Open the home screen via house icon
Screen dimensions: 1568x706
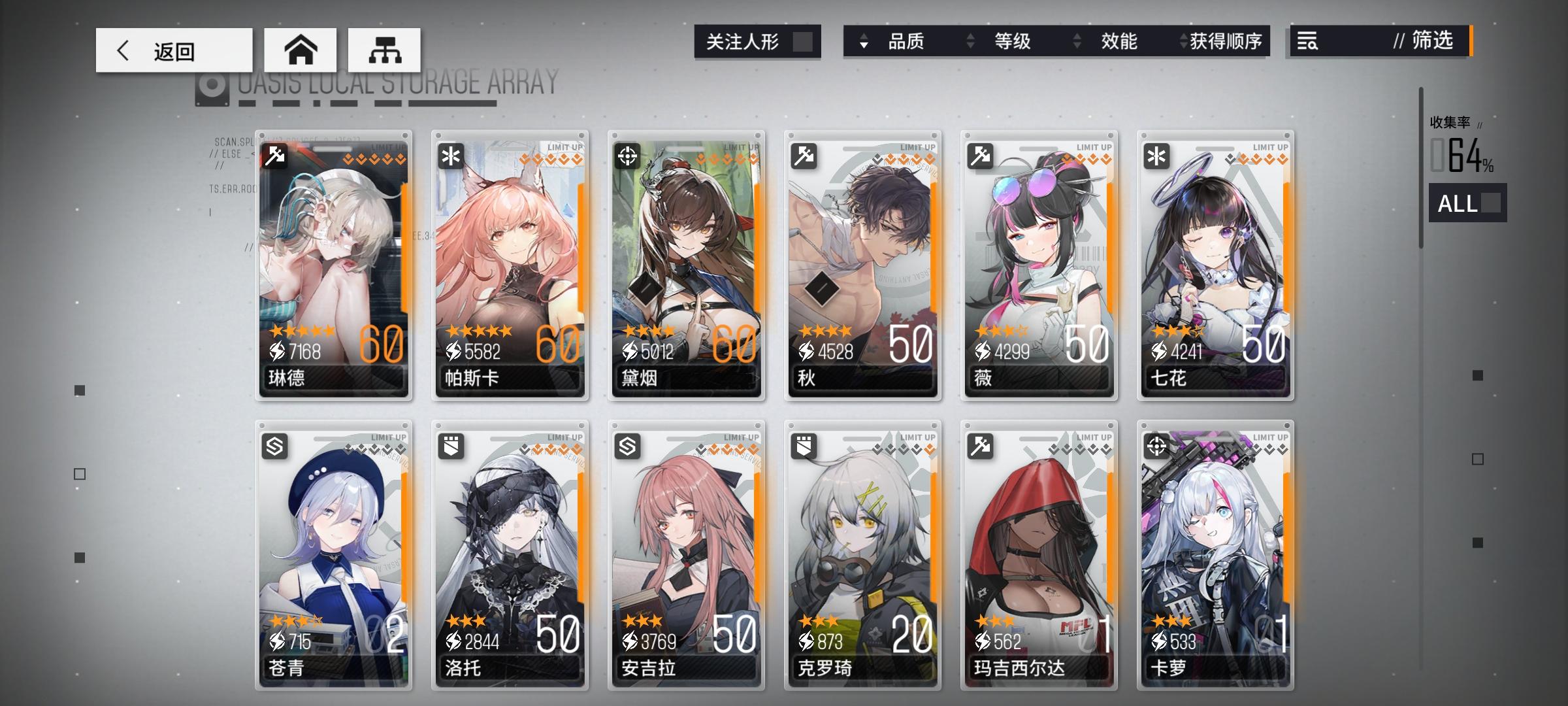click(x=302, y=49)
